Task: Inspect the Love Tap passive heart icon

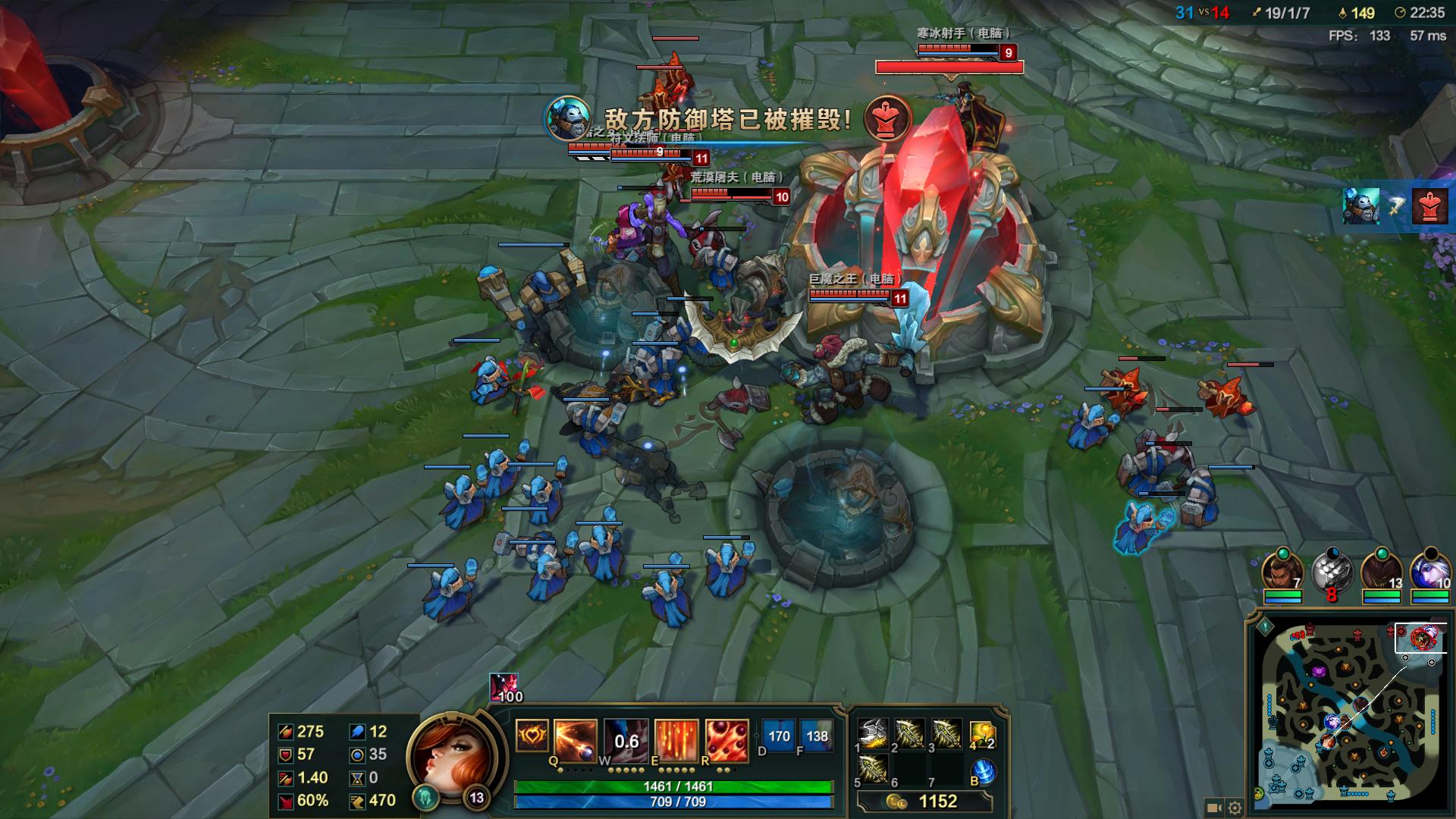Action: click(532, 736)
